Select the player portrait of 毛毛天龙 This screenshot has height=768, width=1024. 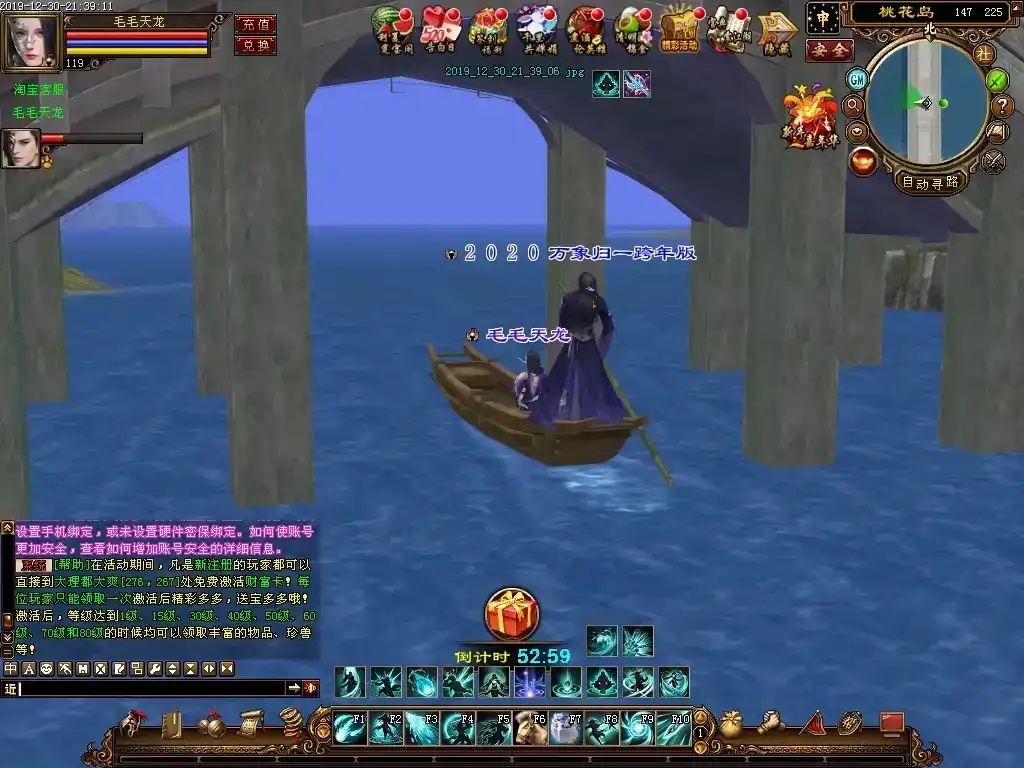point(30,42)
